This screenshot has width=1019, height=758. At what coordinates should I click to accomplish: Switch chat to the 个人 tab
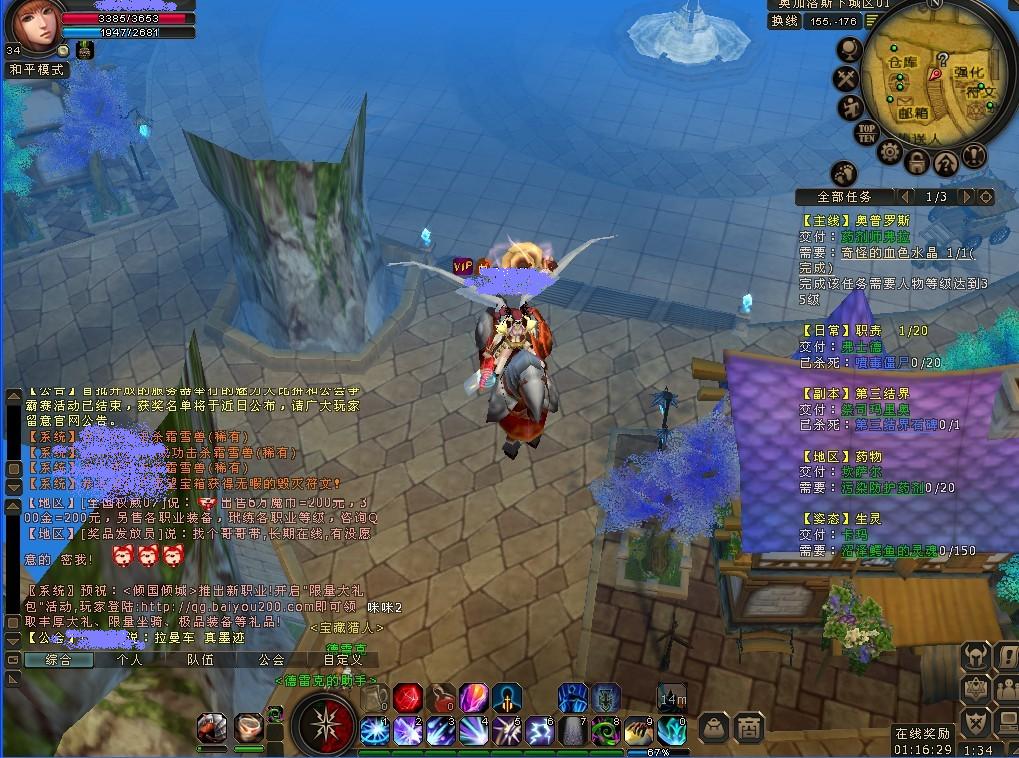click(x=129, y=660)
